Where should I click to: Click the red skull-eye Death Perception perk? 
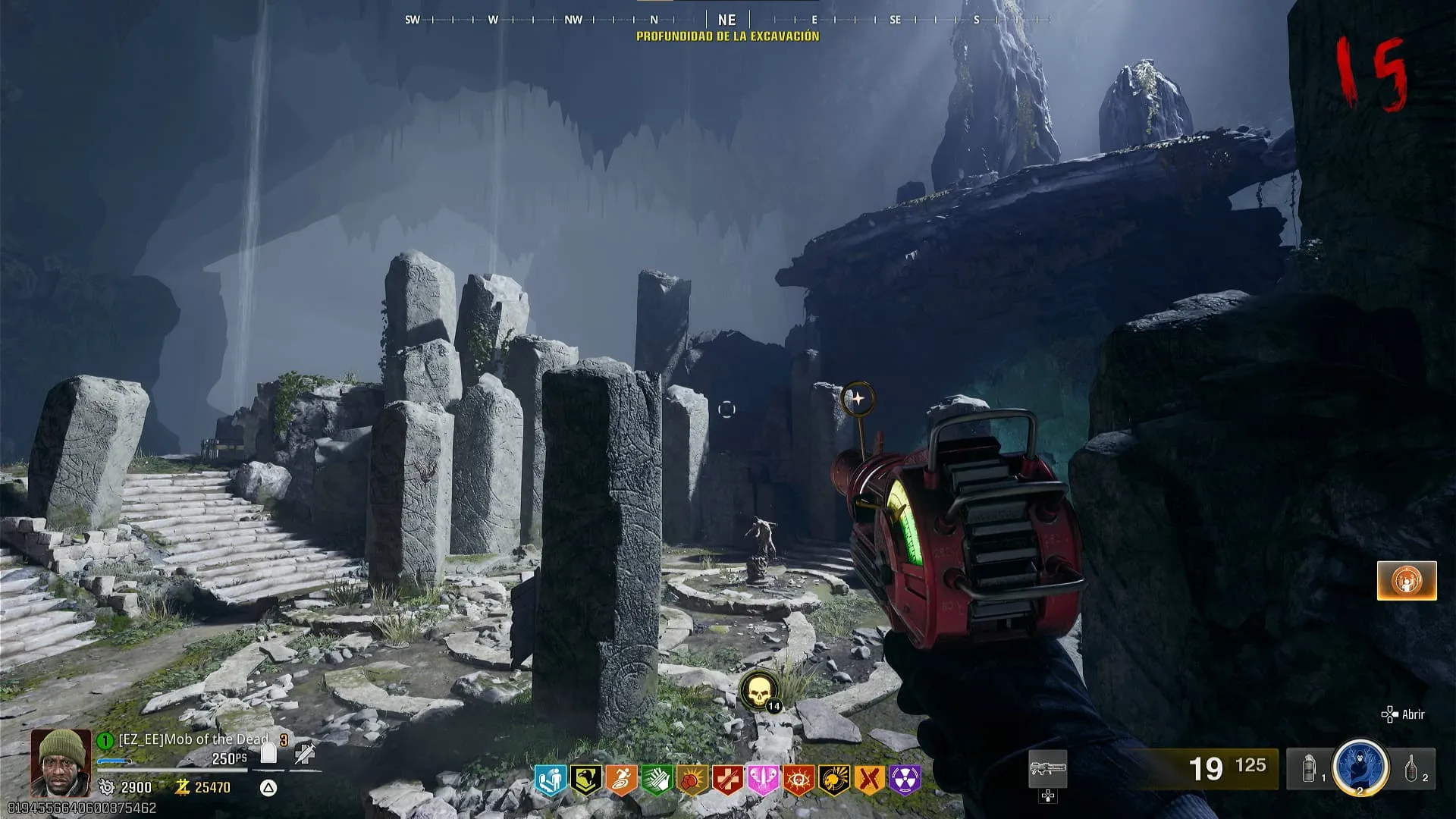(799, 780)
